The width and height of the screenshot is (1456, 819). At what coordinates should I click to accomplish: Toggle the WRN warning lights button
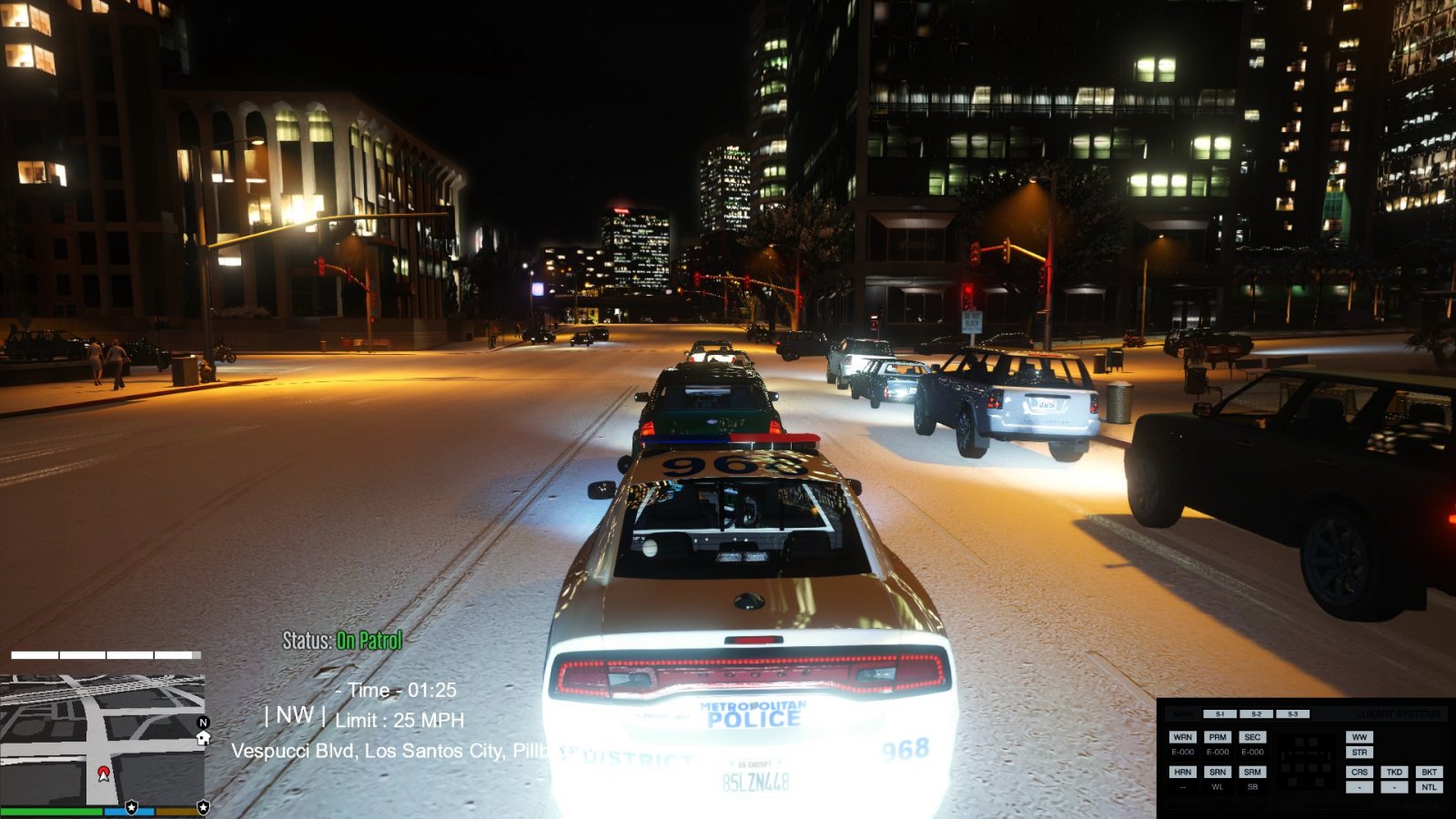click(x=1182, y=737)
